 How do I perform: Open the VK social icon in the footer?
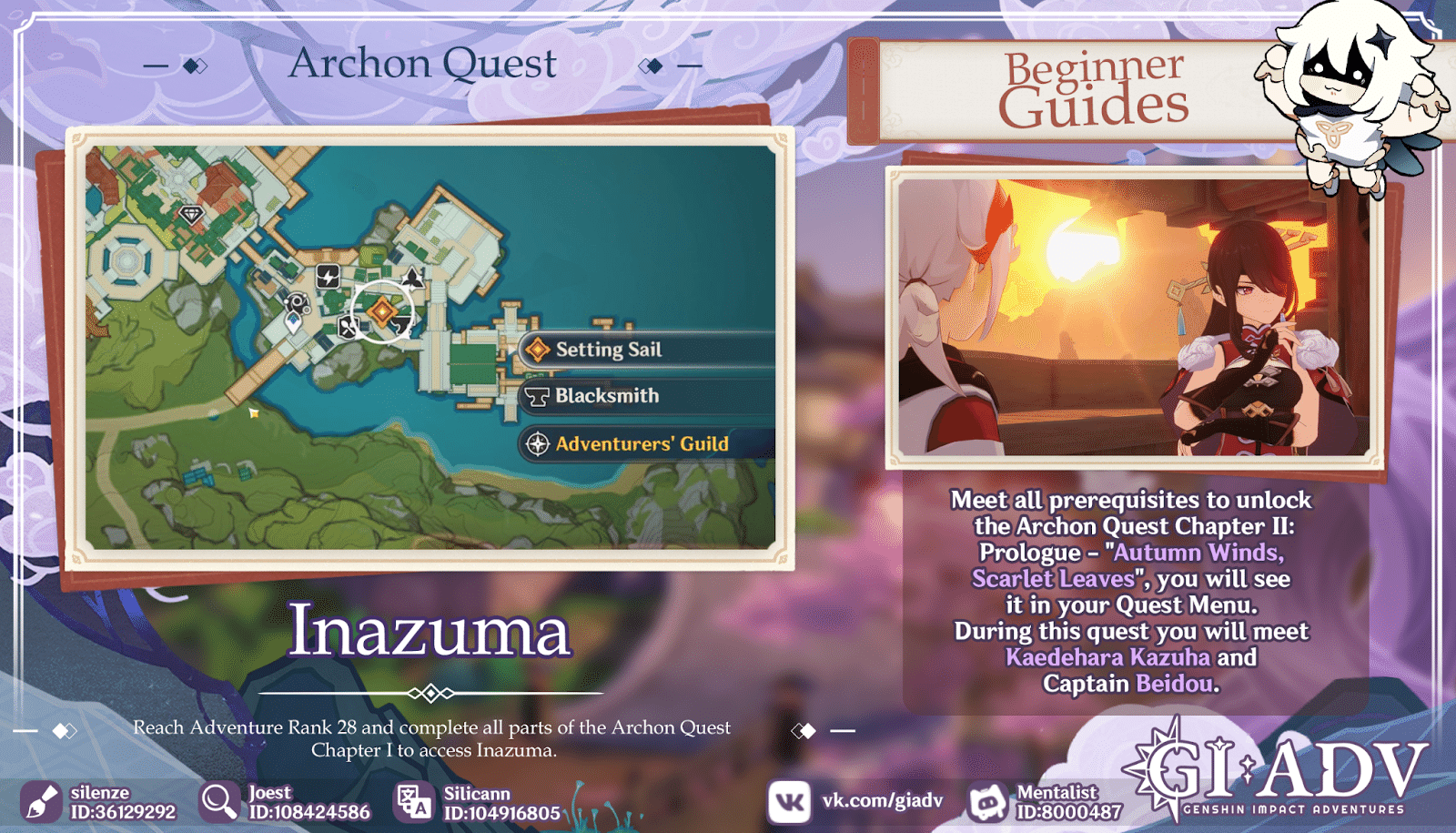click(788, 801)
